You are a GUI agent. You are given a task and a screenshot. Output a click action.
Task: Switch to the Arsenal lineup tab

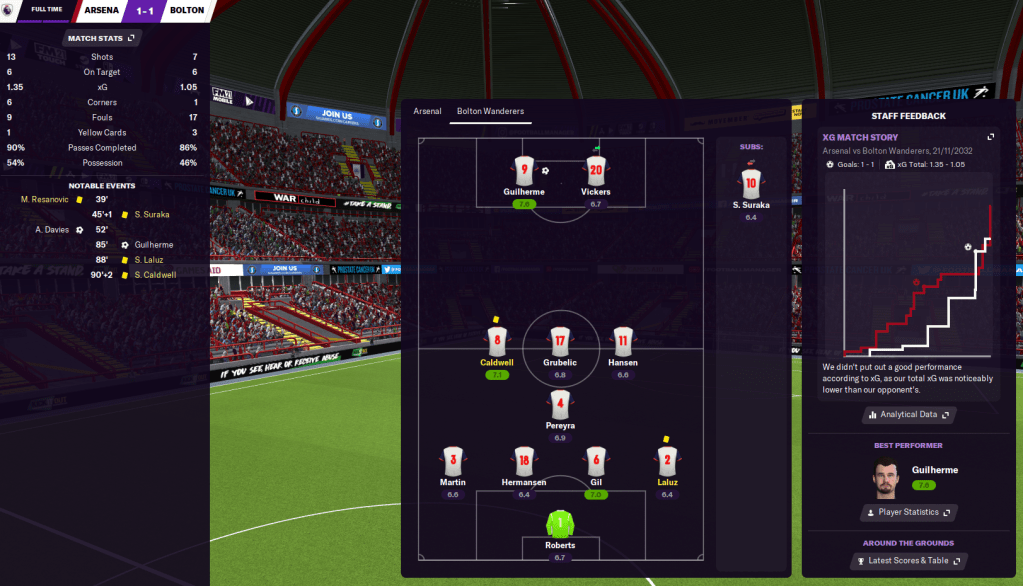click(427, 111)
